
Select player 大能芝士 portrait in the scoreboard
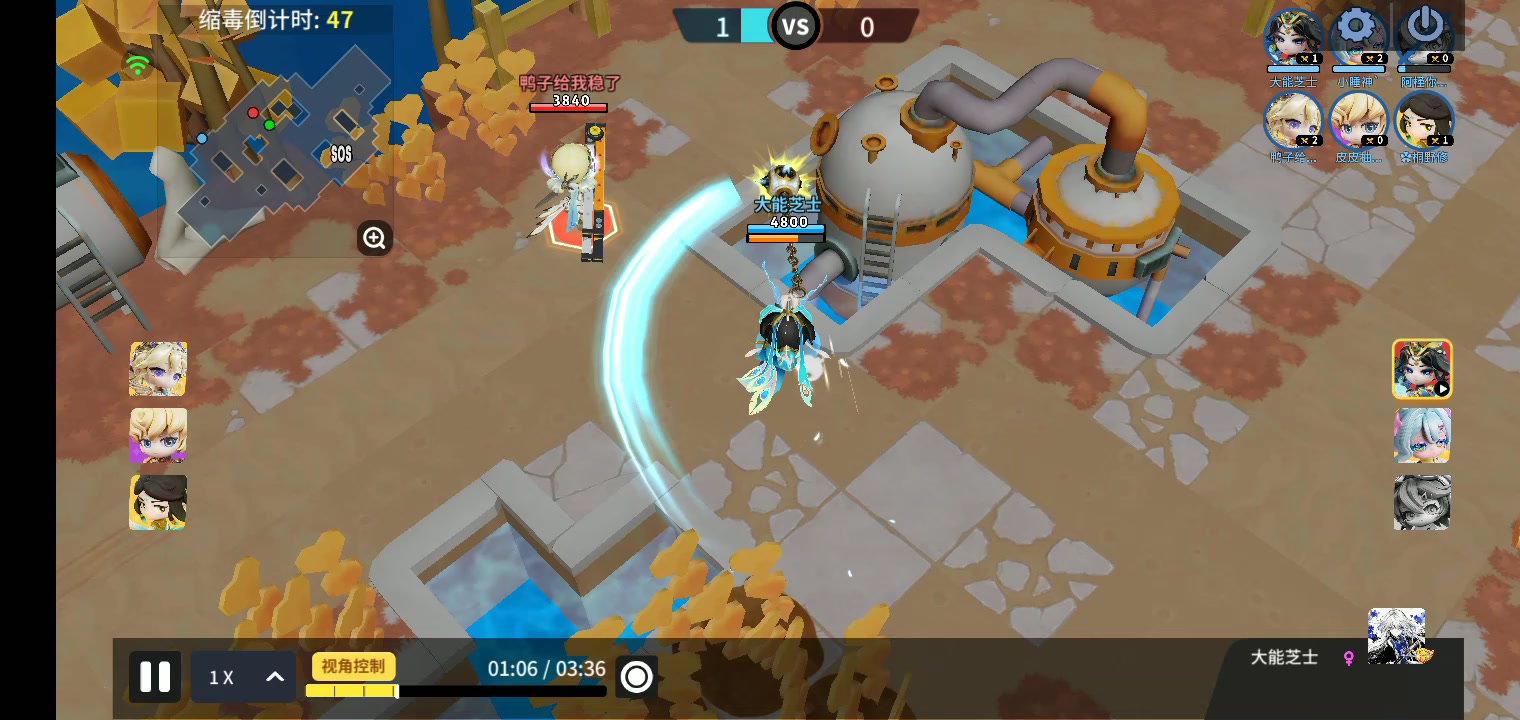point(1293,40)
